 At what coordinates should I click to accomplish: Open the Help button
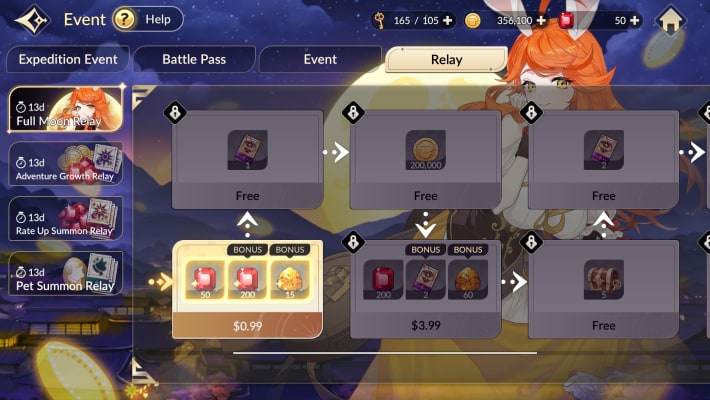[147, 19]
